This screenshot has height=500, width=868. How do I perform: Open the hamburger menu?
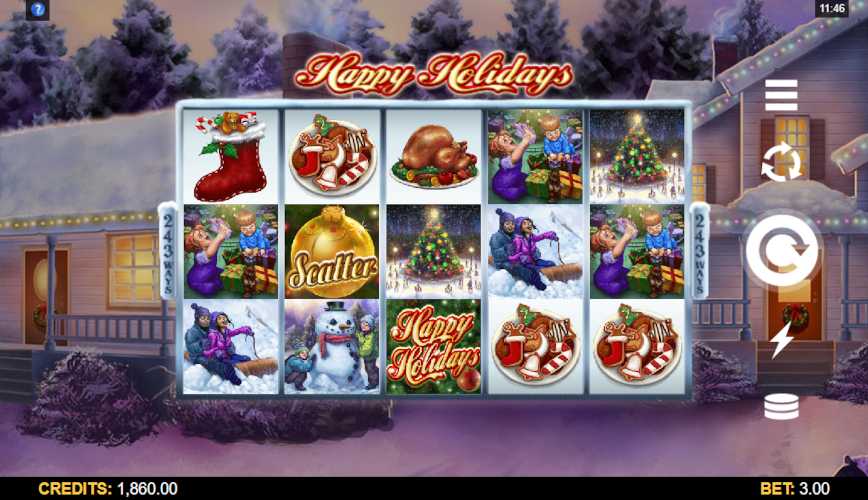point(781,95)
